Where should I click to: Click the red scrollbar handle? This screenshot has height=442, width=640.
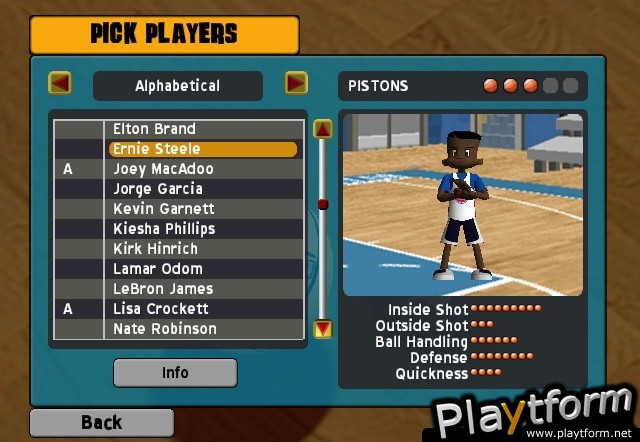[x=322, y=204]
